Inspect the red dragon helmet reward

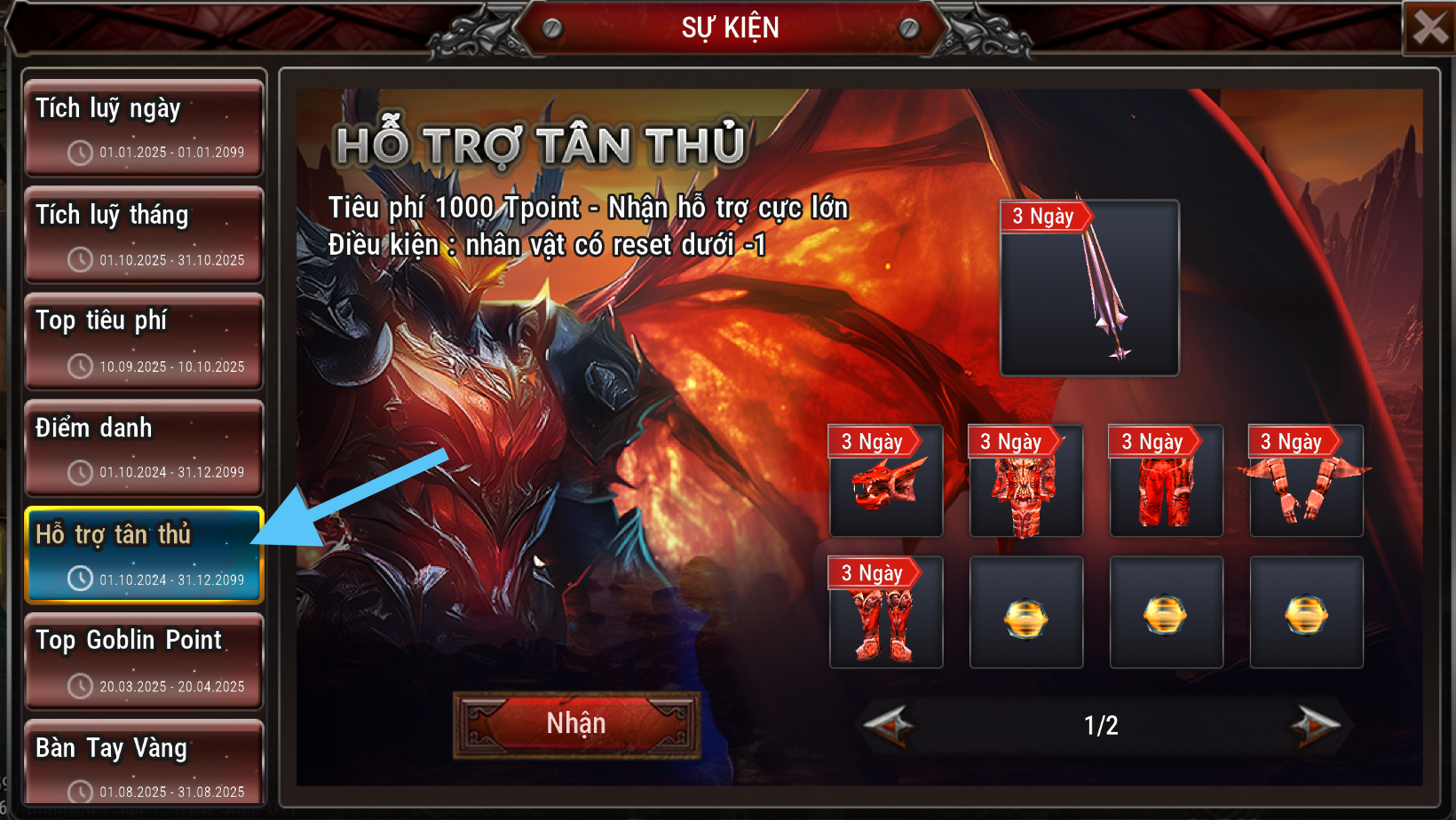(x=886, y=481)
